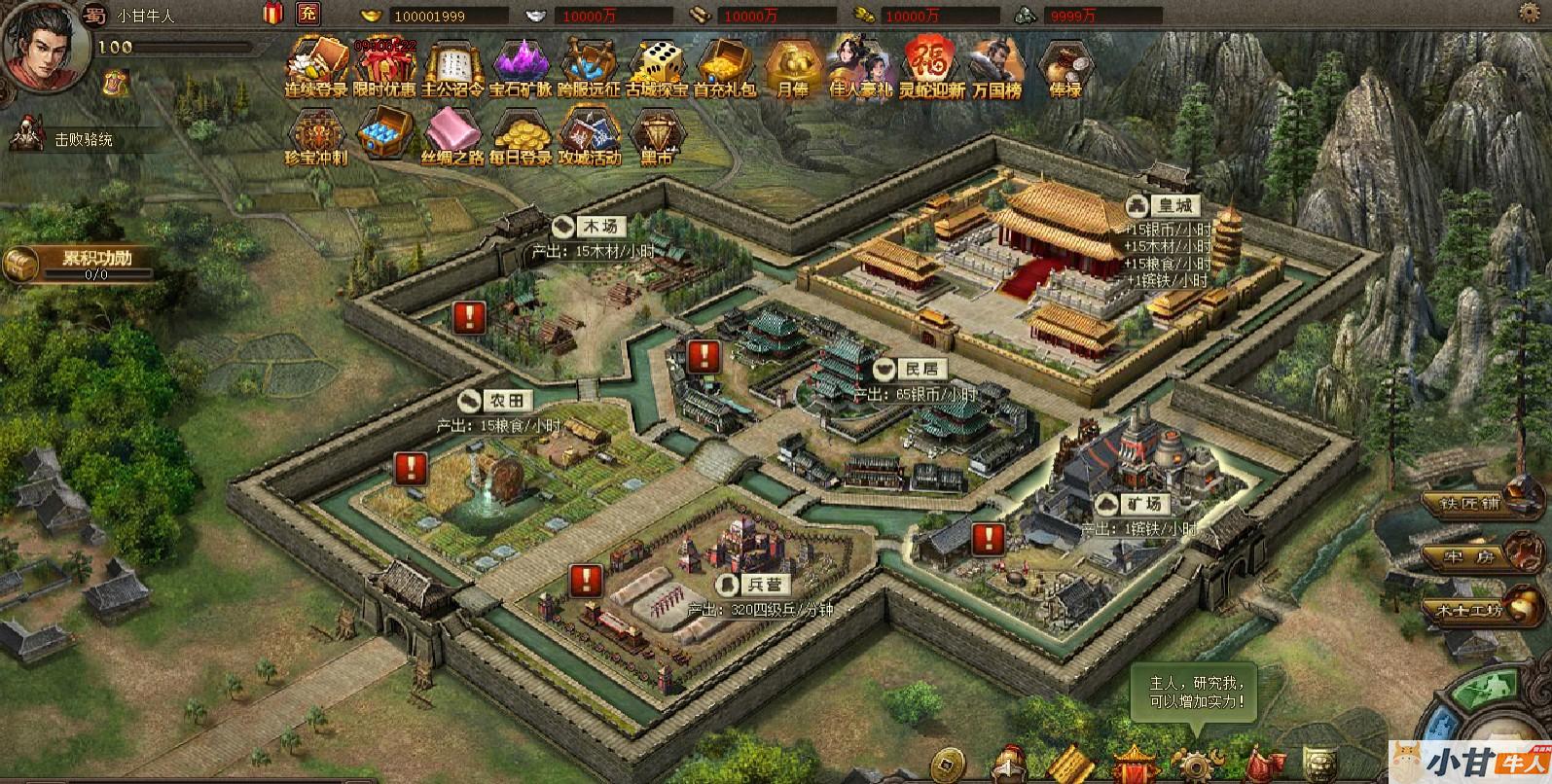The image size is (1552, 784).
Task: Collect the 俸禄 salary icon
Action: [1064, 65]
